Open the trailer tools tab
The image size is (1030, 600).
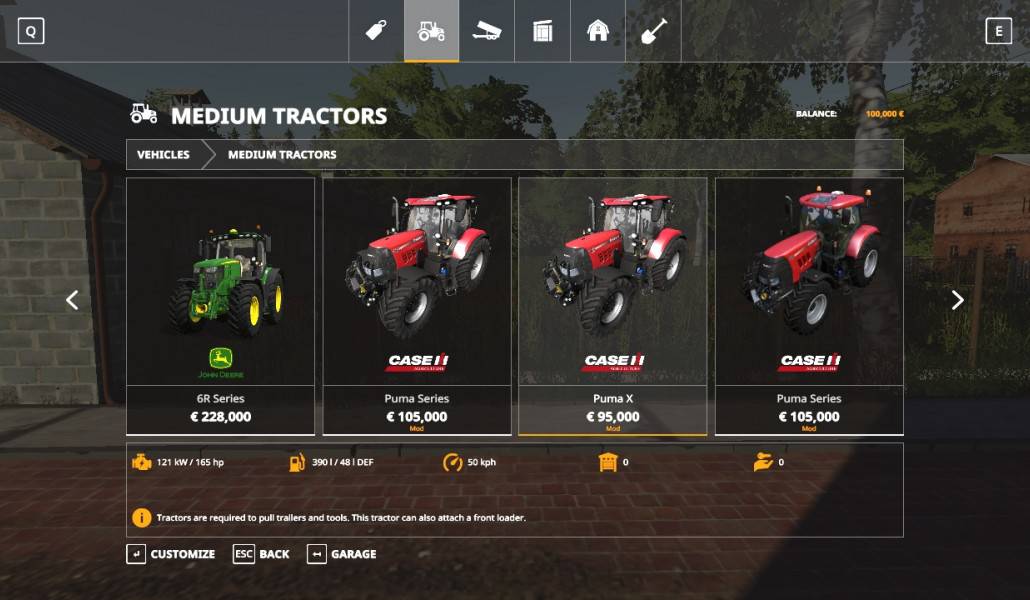pos(487,31)
